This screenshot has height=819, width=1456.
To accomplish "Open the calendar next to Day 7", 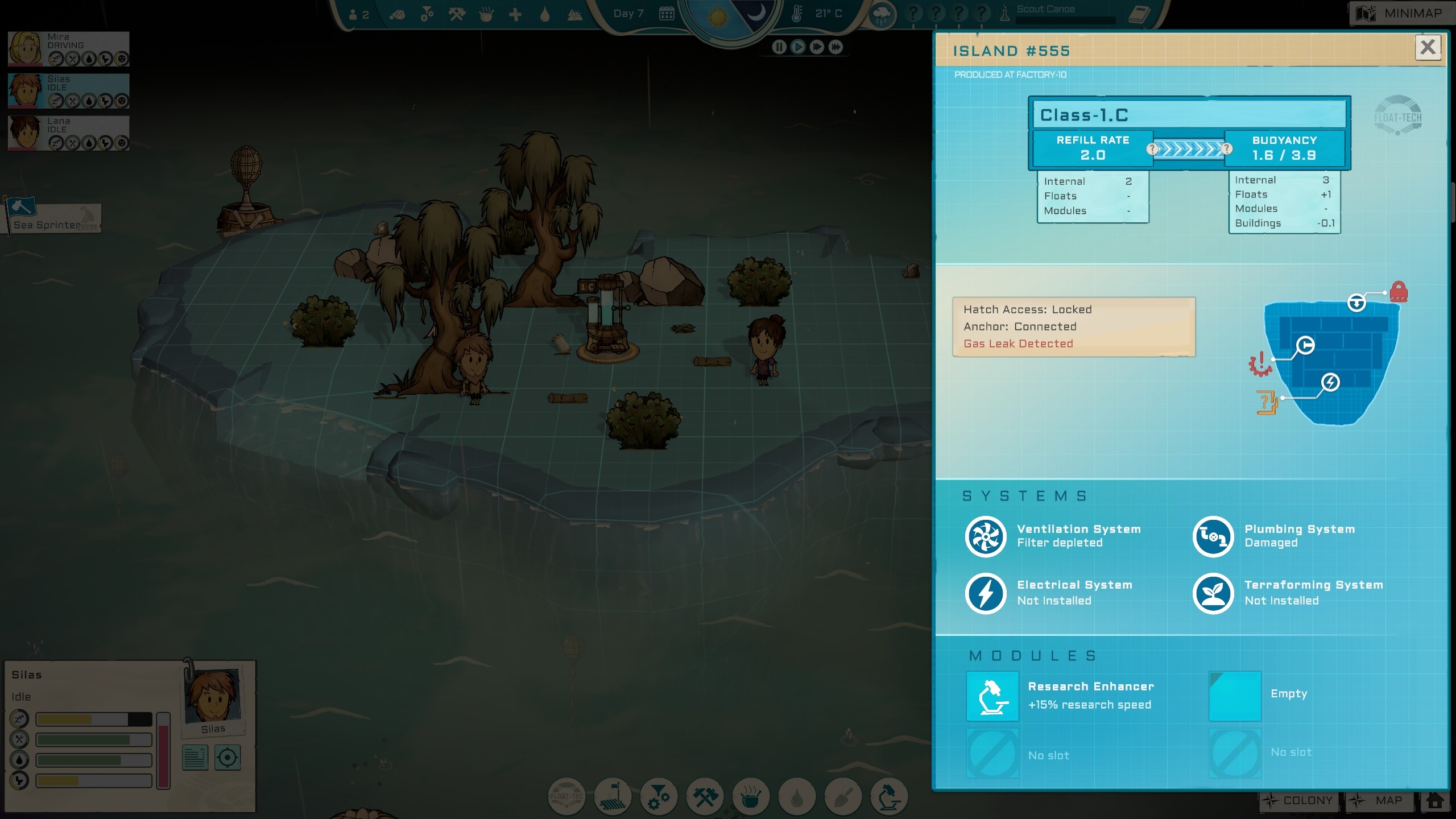I will coord(667,14).
